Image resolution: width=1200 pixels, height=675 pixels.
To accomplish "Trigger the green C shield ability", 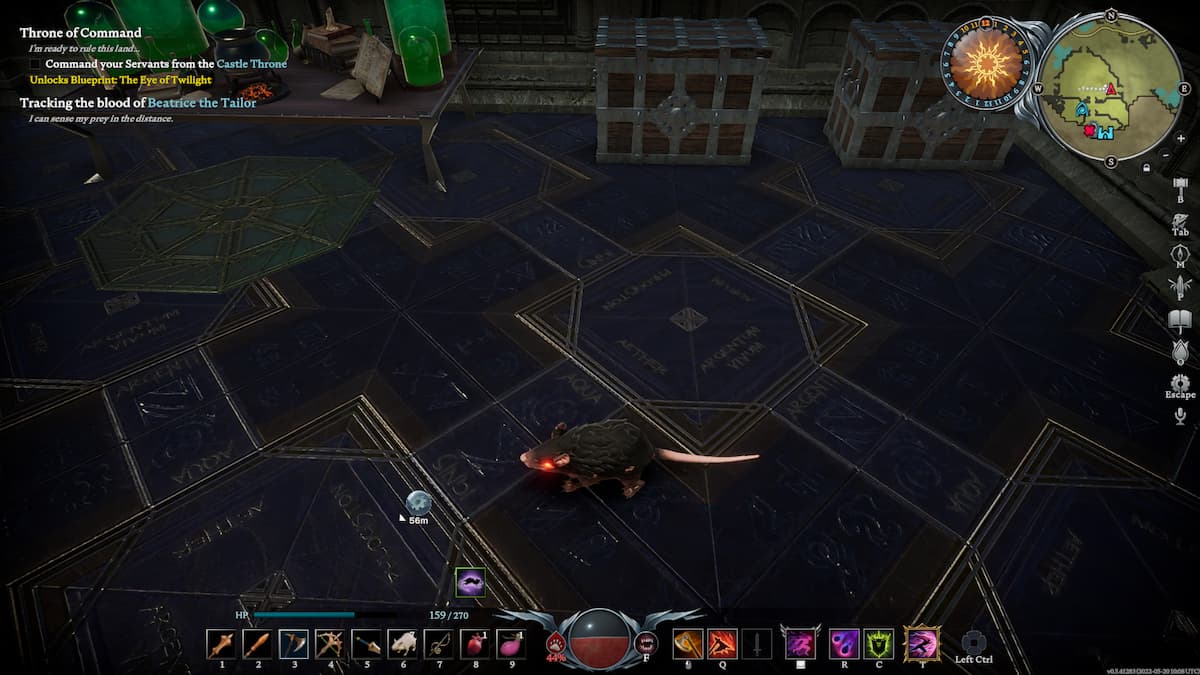I will [x=880, y=643].
